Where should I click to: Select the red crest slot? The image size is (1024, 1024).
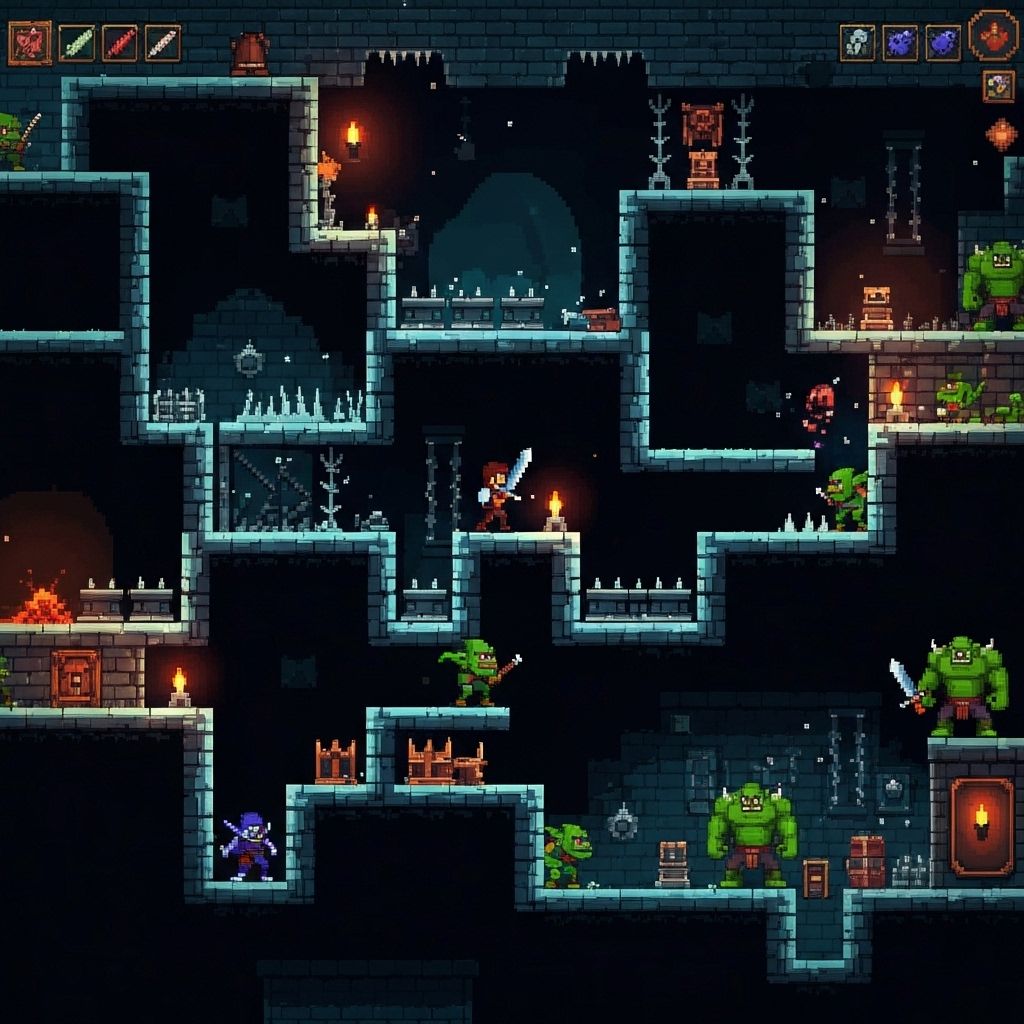(x=29, y=43)
